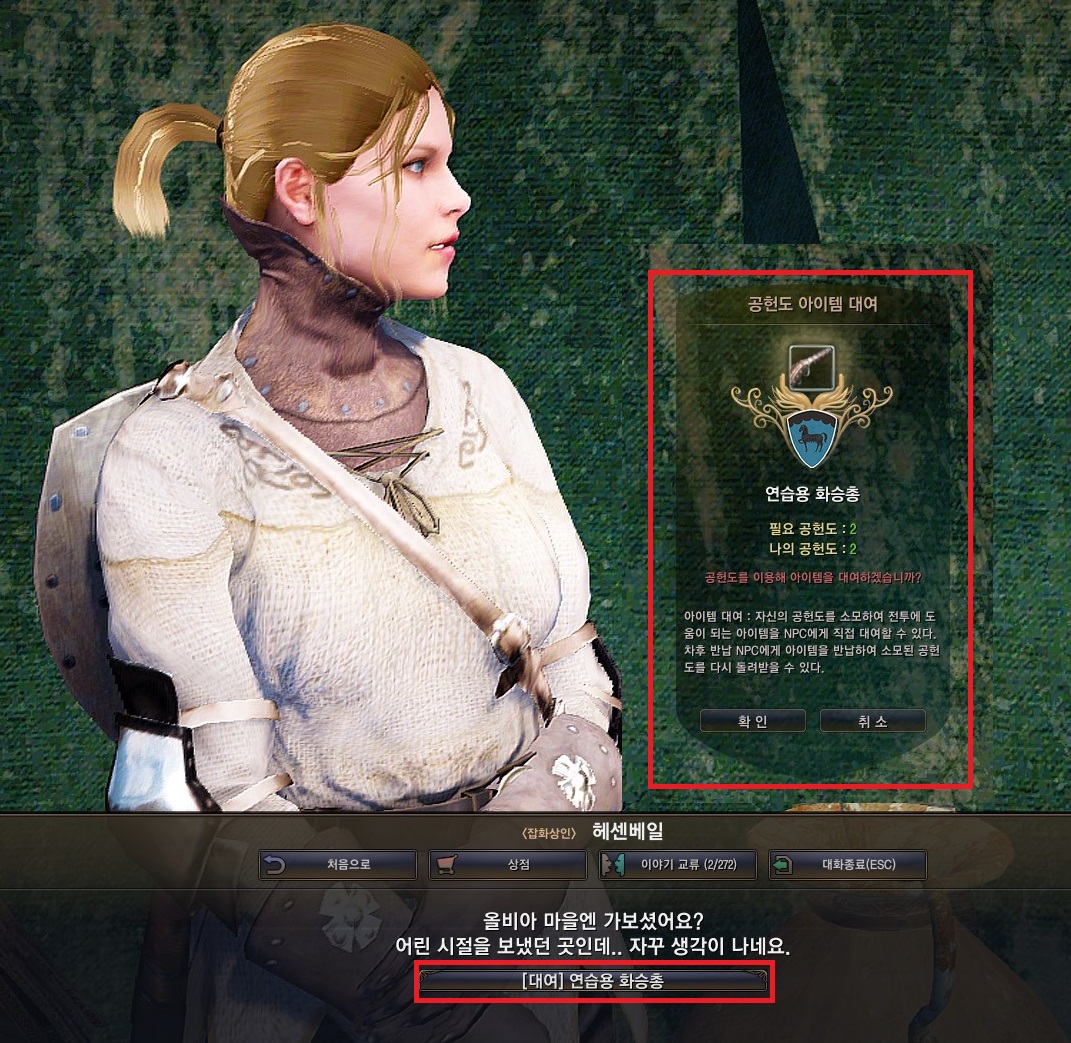The height and width of the screenshot is (1043, 1071).
Task: End the dialogue with 대화종료(ESC)
Action: pos(847,865)
